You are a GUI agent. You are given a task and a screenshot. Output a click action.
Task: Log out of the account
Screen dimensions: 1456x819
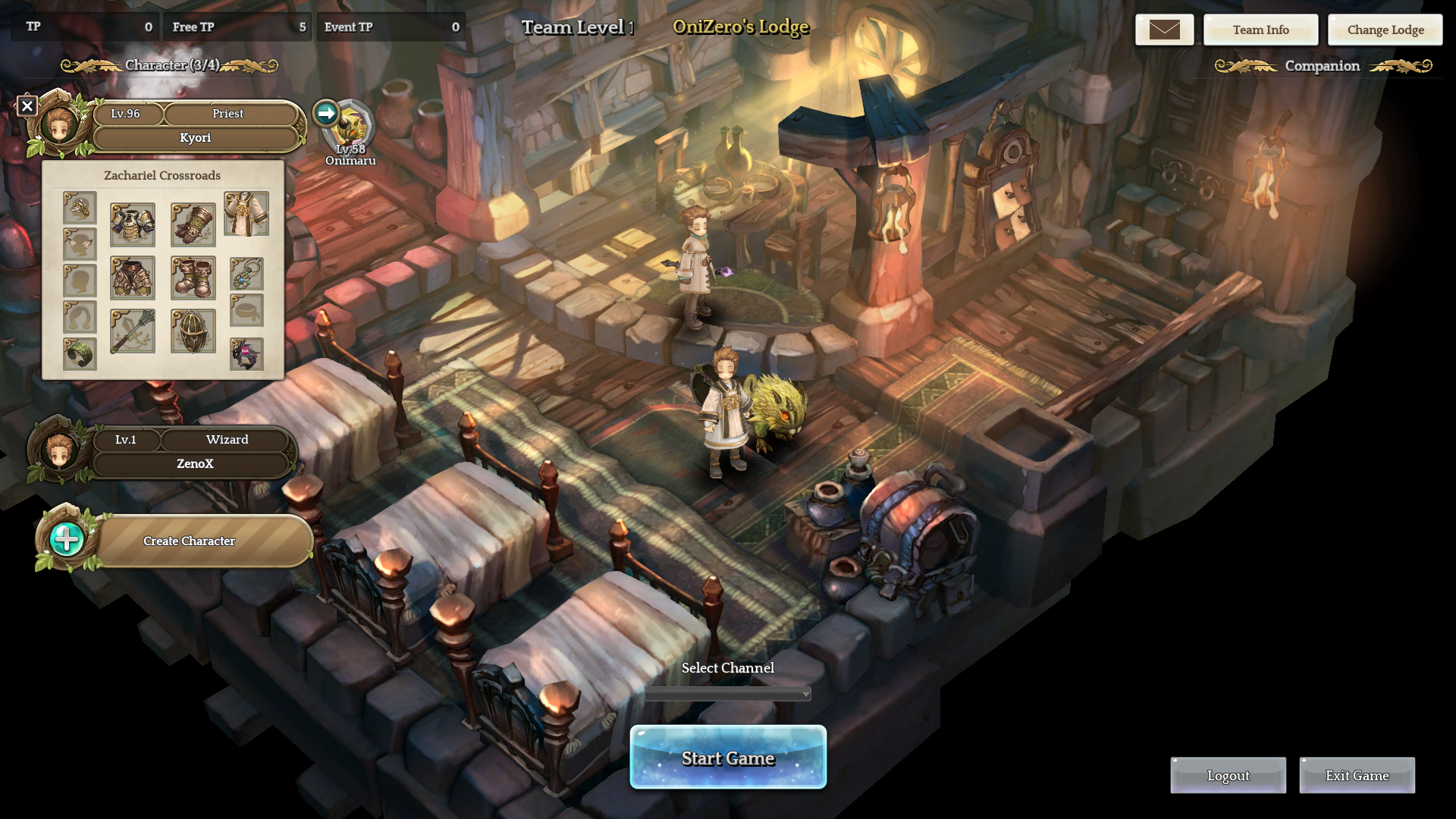click(1228, 775)
